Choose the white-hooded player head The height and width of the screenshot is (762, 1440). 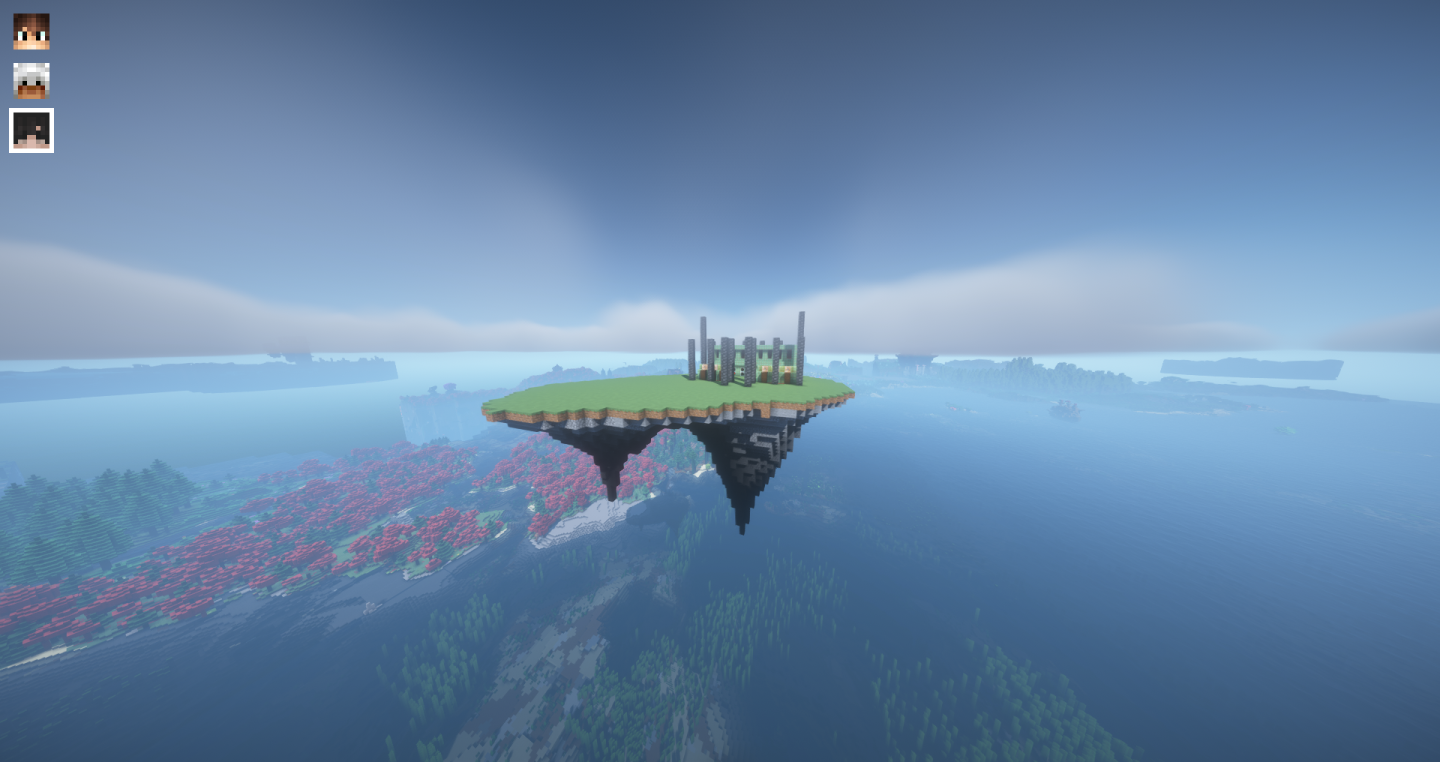point(31,81)
